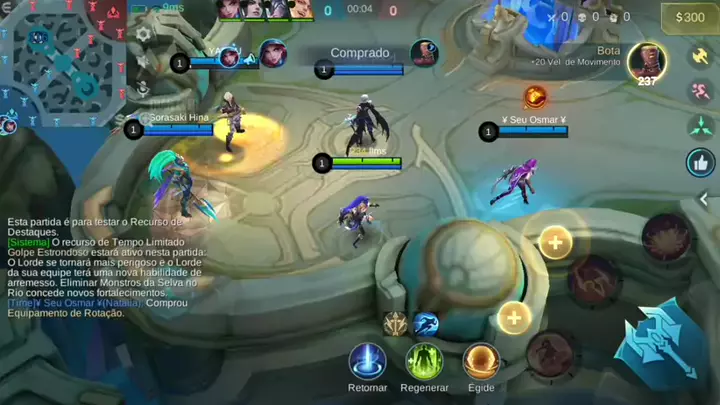This screenshot has height=405, width=720.
Task: Open the gear settings icon
Action: 143,33
